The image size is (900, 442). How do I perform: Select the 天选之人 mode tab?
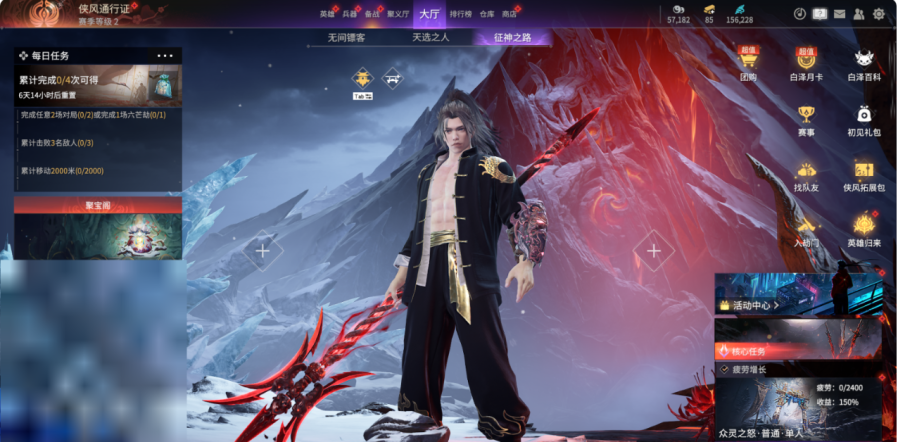tap(431, 38)
